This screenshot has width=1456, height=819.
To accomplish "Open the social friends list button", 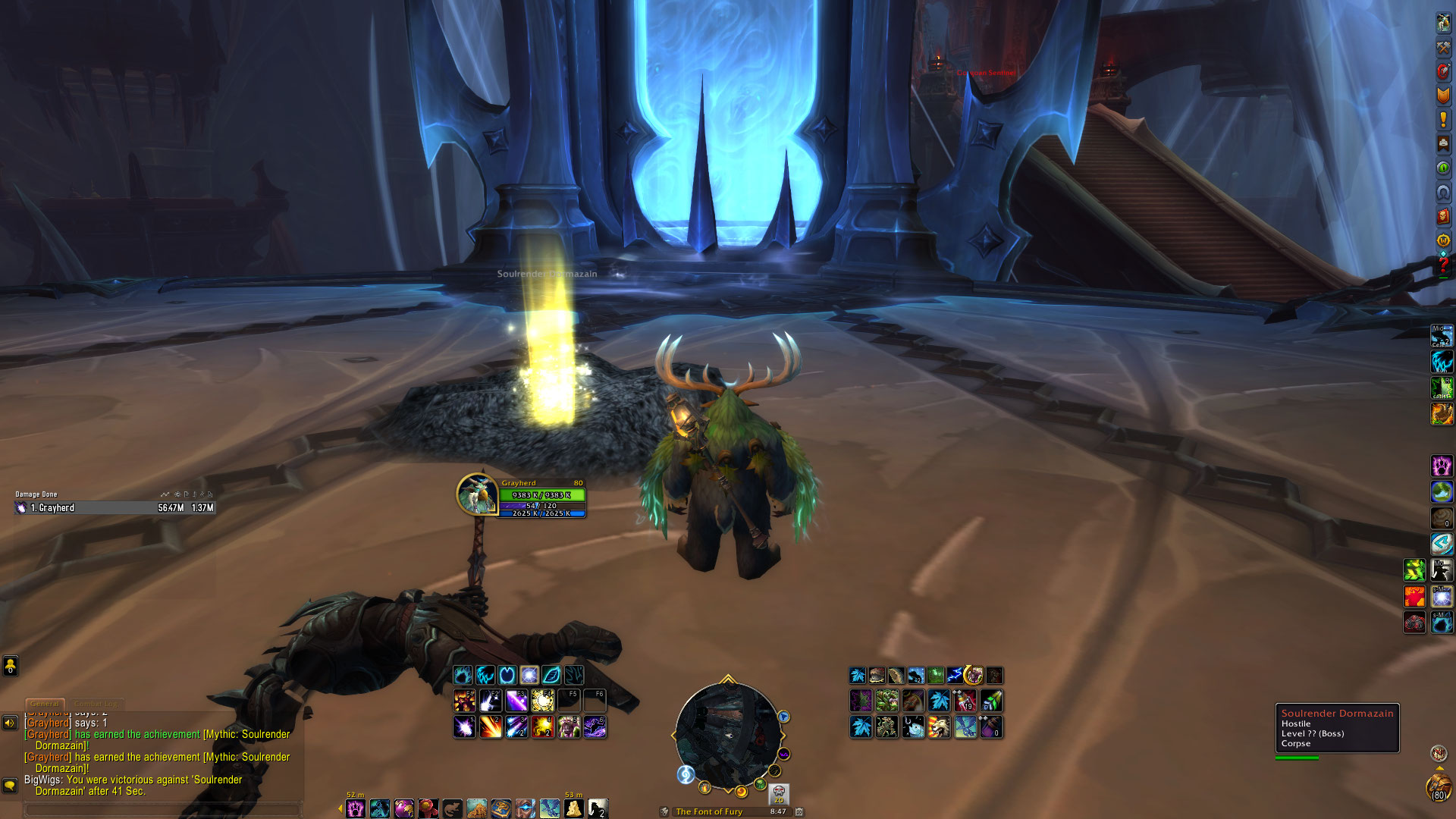I will coord(10,666).
